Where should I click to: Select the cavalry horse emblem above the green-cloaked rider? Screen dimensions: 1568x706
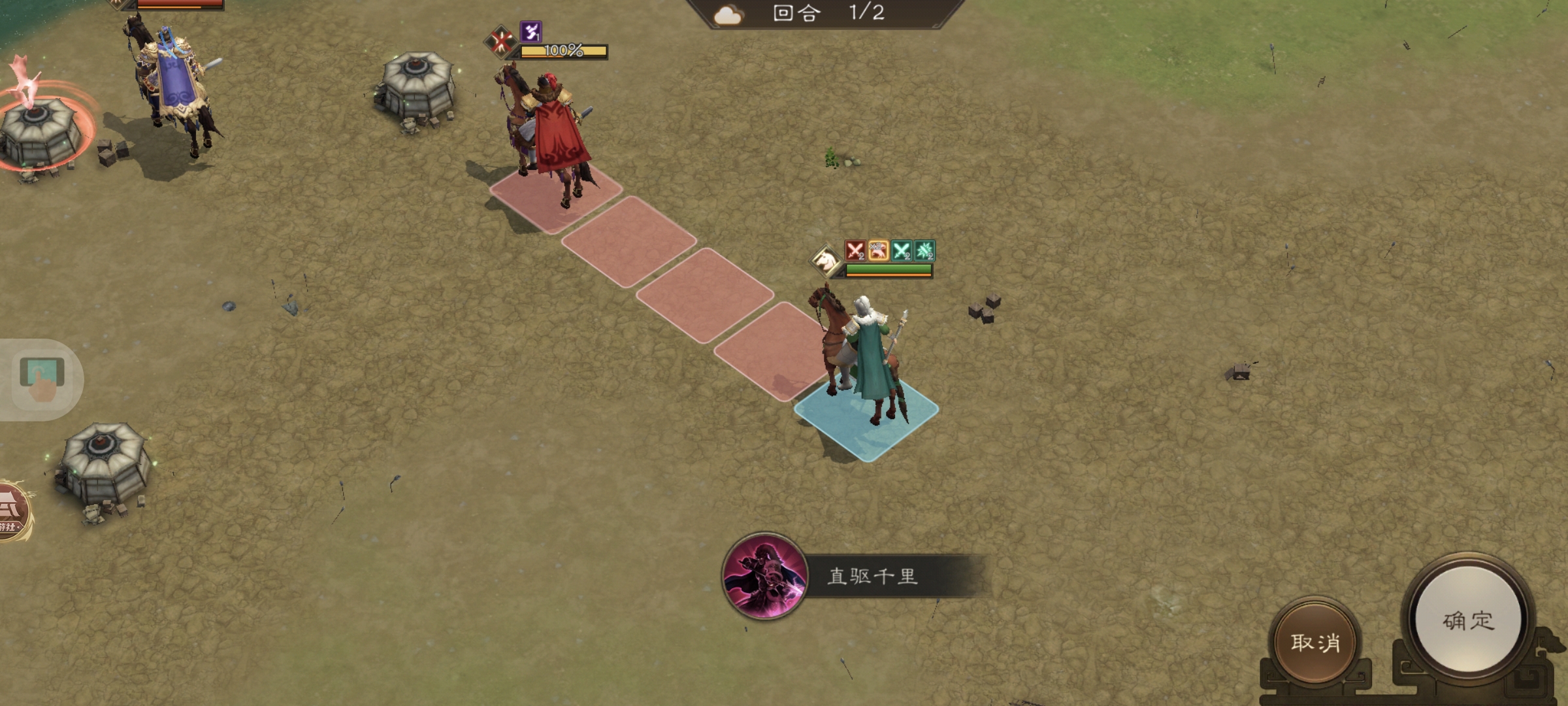(x=825, y=259)
